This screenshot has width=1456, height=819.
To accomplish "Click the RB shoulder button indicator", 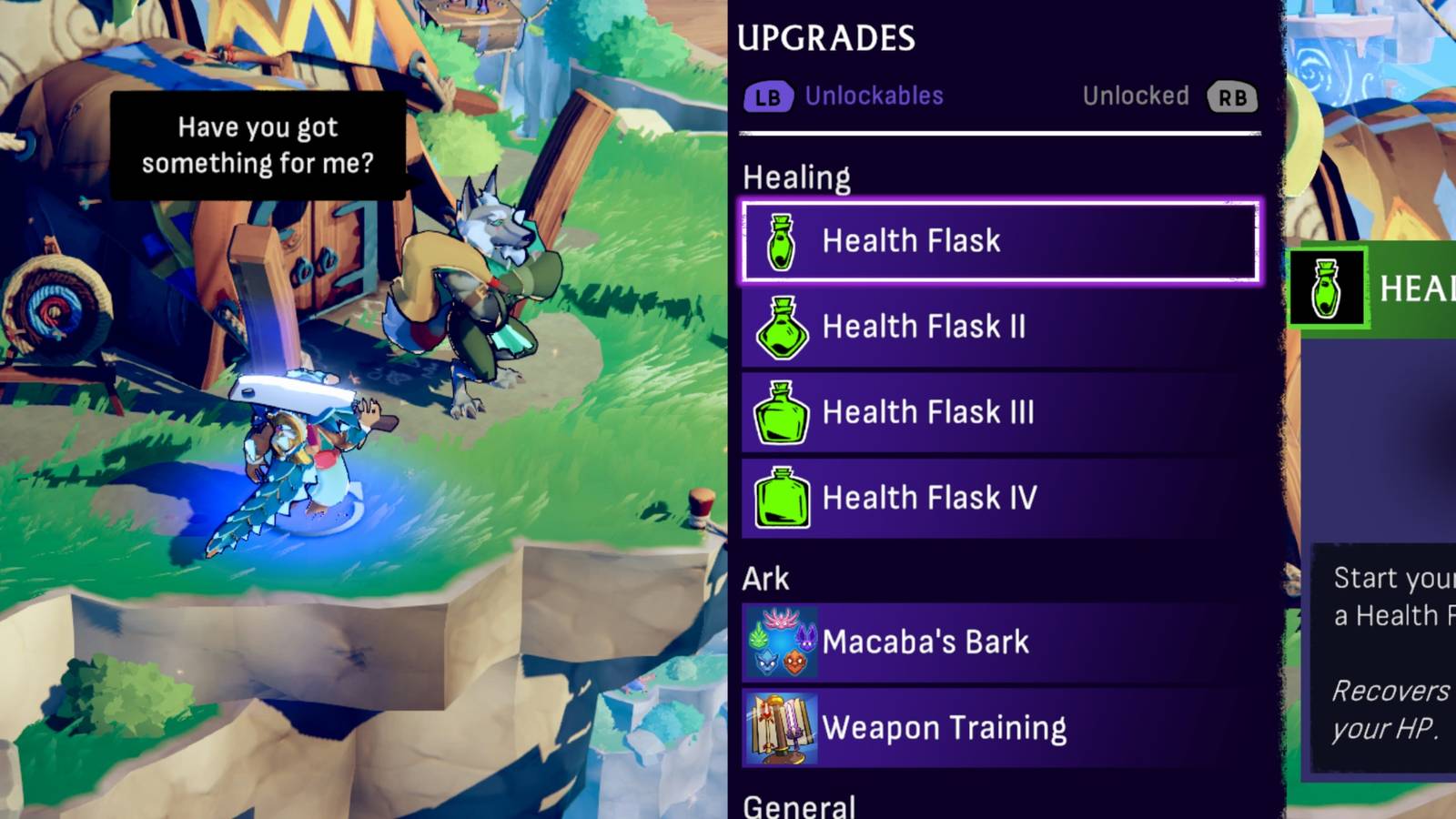I will (x=1234, y=96).
